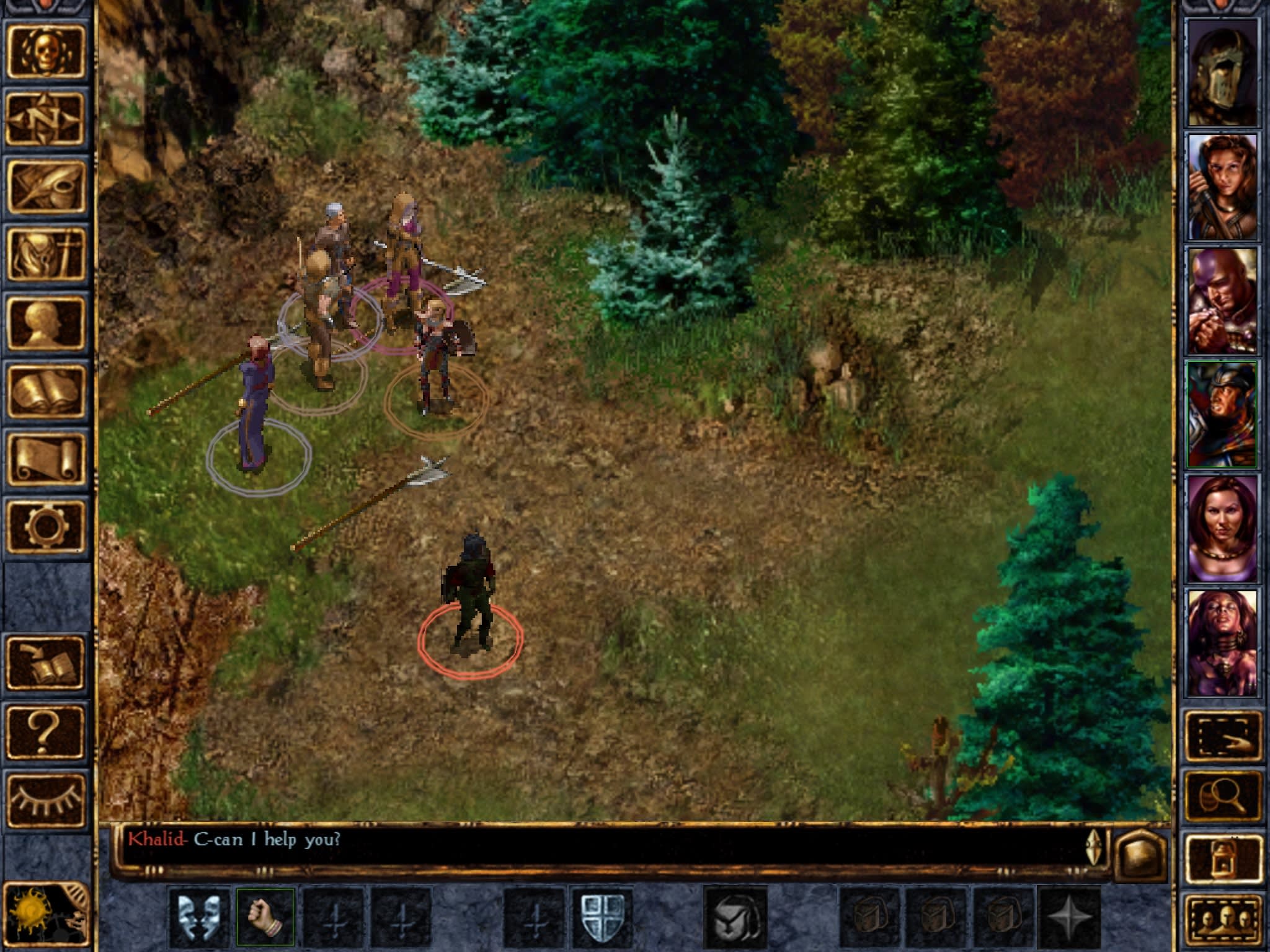Viewport: 1270px width, 952px height.
Task: Select Khalid's highlighted portrait
Action: point(1221,414)
